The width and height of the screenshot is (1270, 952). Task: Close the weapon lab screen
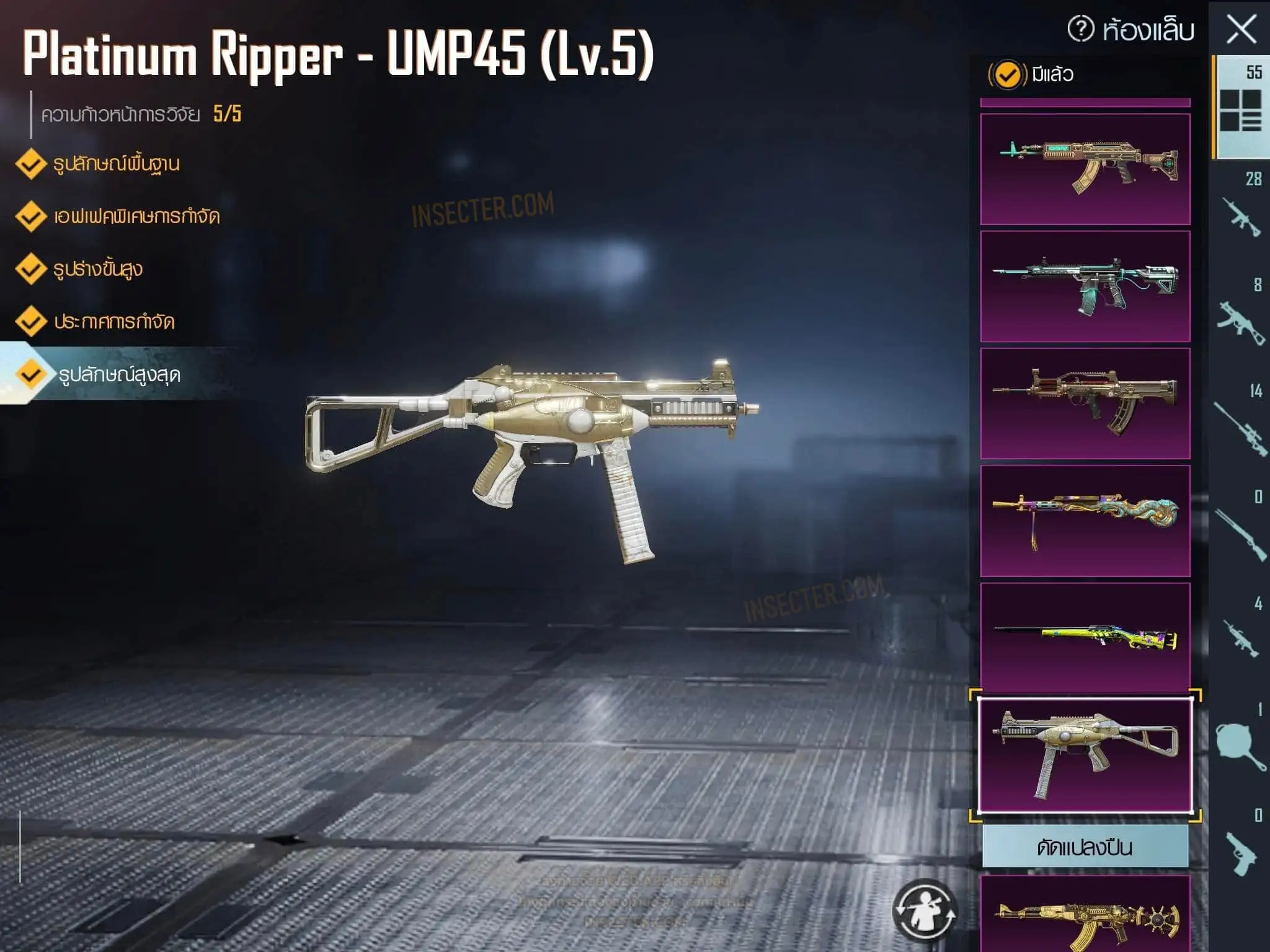pyautogui.click(x=1241, y=29)
